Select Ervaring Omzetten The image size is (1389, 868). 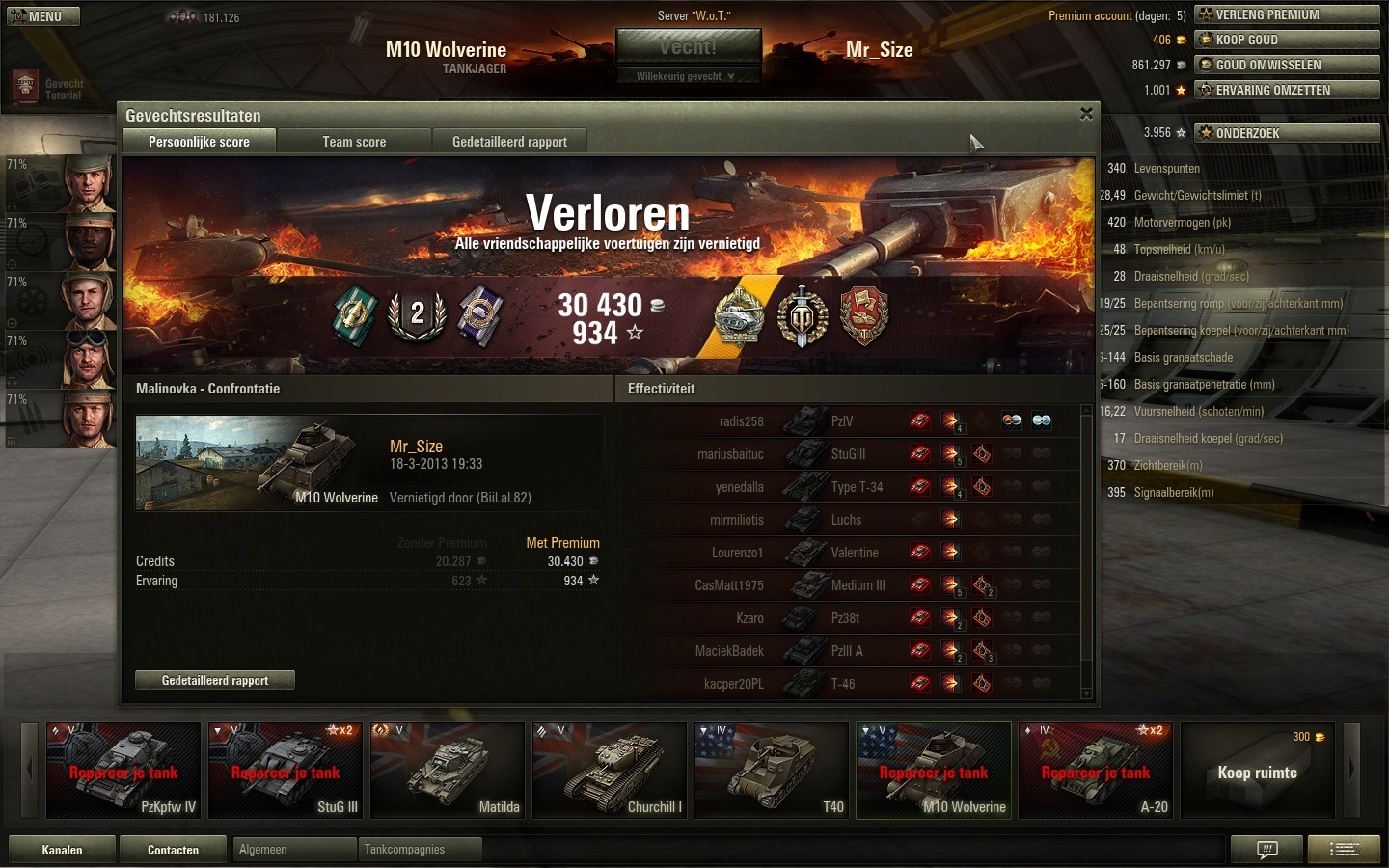click(1287, 90)
